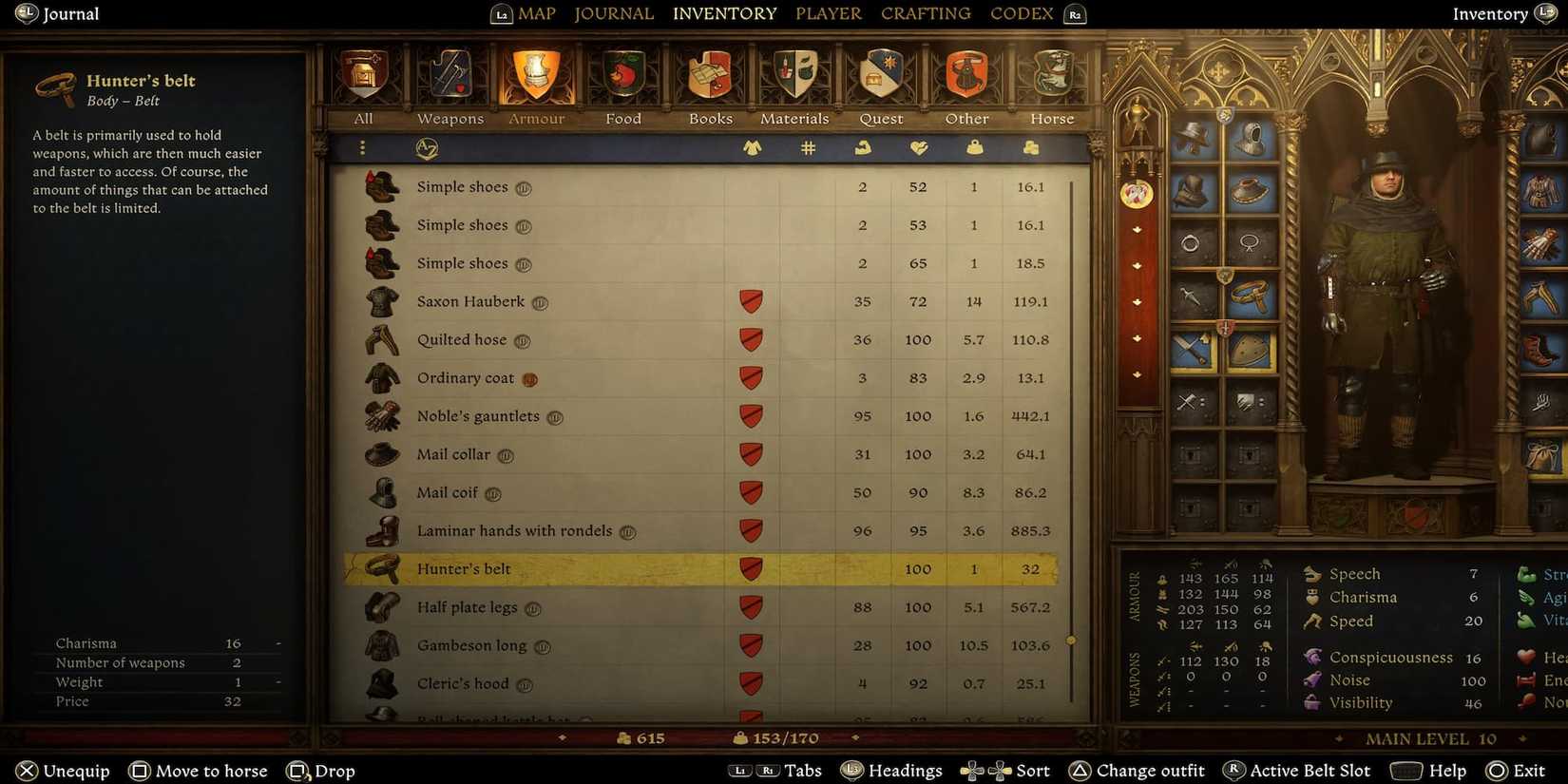Viewport: 1568px width, 784px height.
Task: Open the three-dot filter options menu
Action: (362, 148)
